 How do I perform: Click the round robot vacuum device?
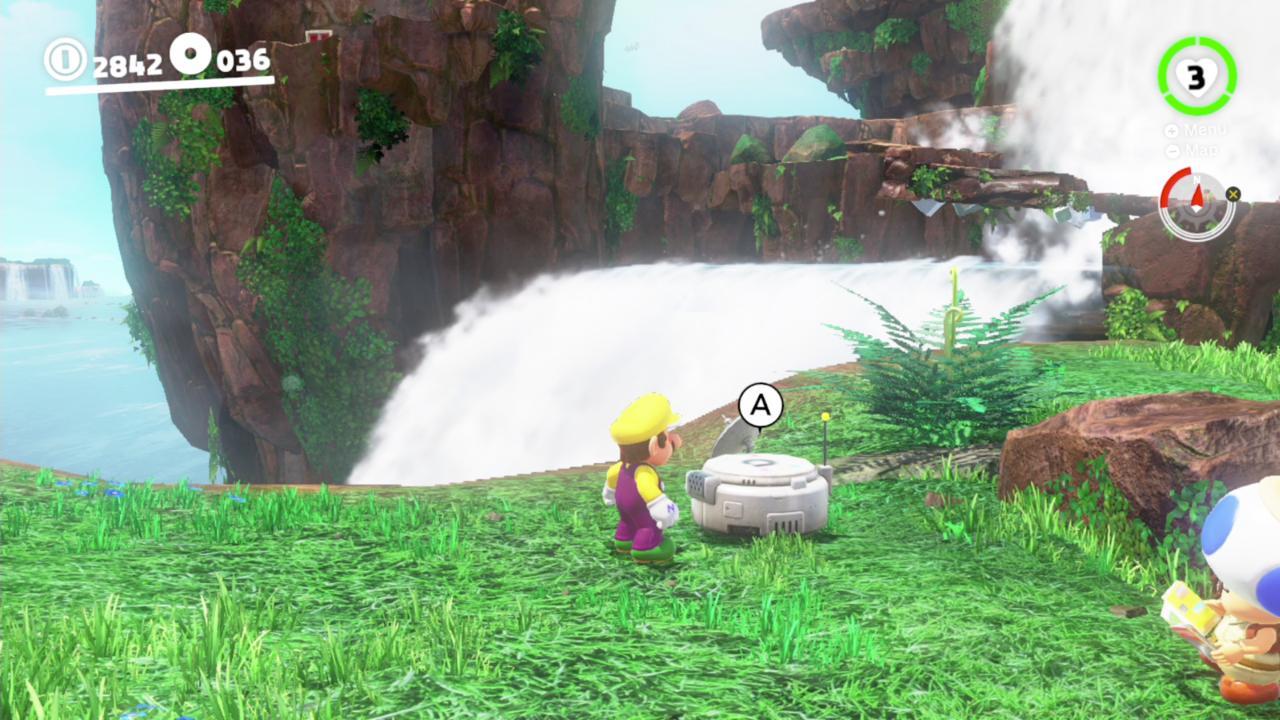click(x=756, y=495)
